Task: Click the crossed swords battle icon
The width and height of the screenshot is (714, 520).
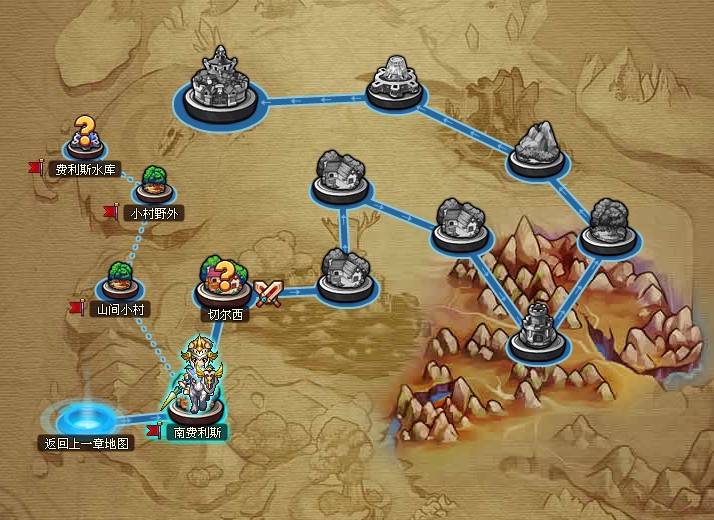Action: point(268,292)
